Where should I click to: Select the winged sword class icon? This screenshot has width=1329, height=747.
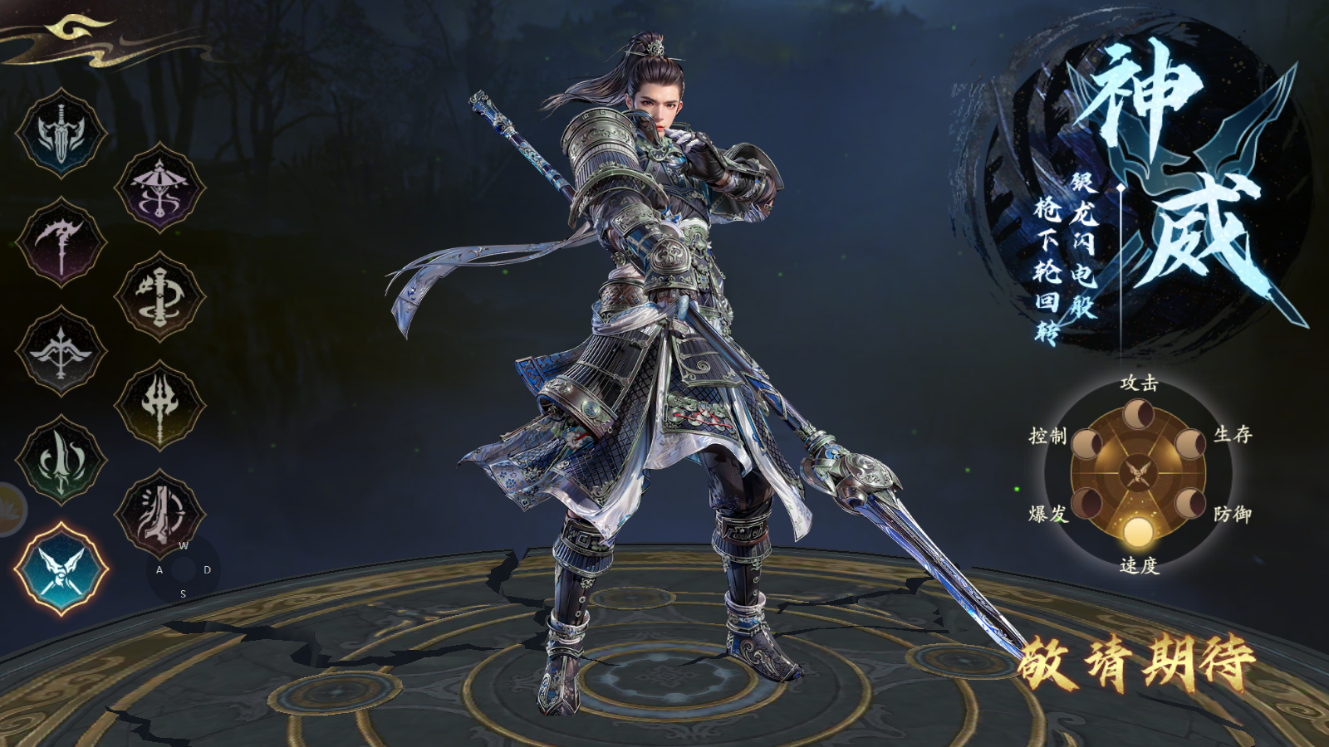pyautogui.click(x=61, y=134)
